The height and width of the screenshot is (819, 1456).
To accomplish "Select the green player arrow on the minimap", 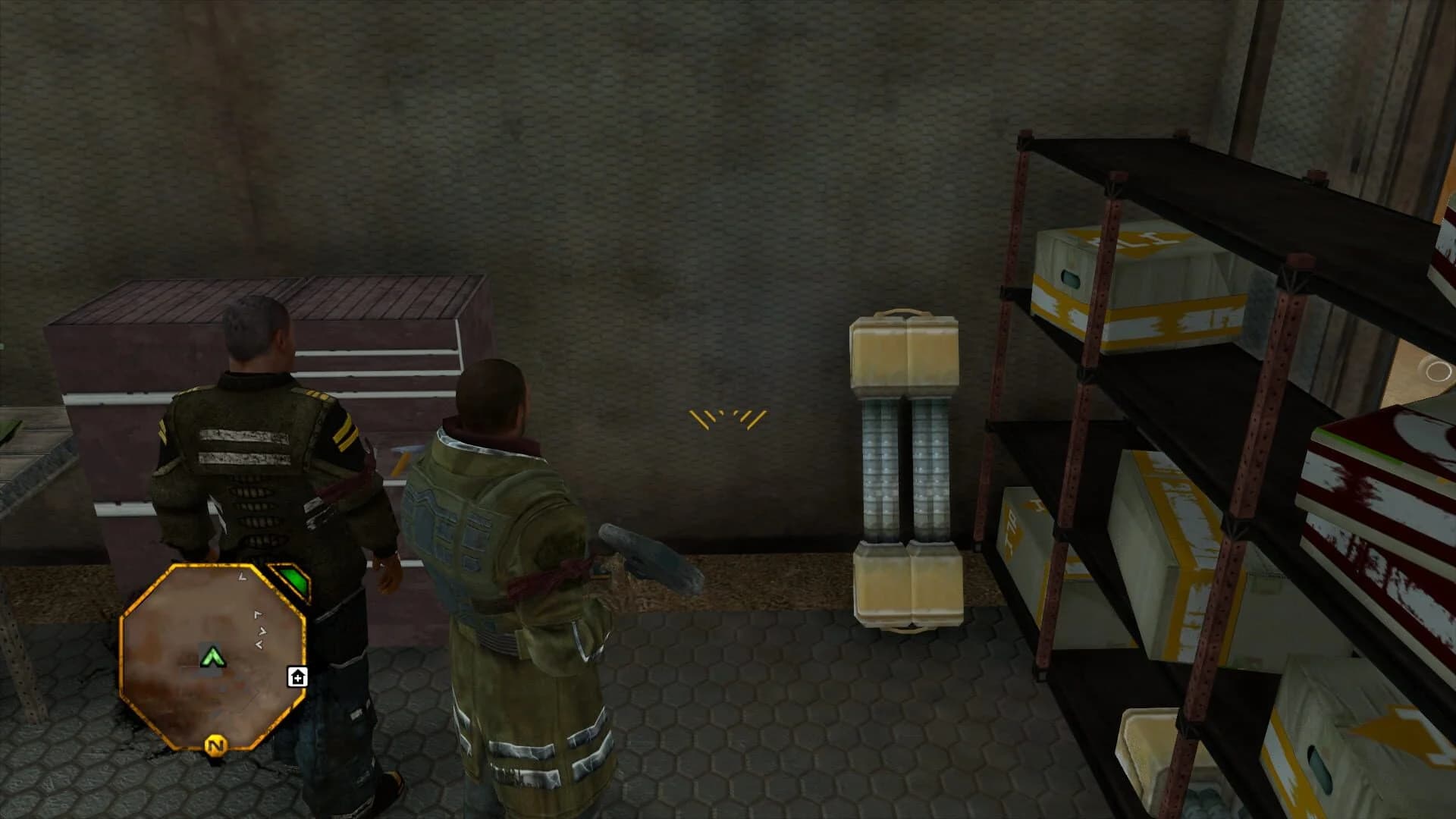I will coord(214,657).
